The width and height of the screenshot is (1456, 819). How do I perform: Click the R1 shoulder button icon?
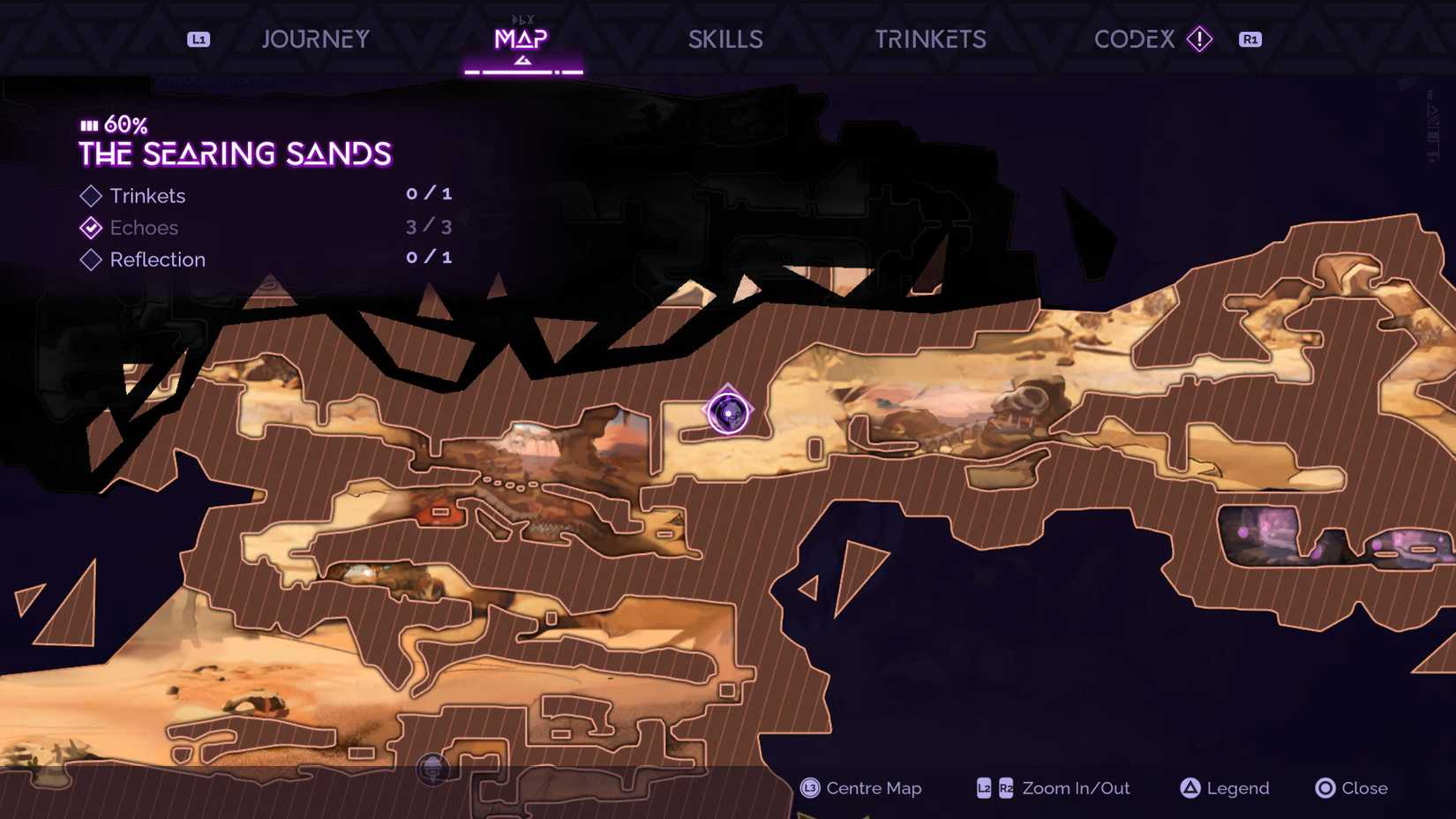1250,38
